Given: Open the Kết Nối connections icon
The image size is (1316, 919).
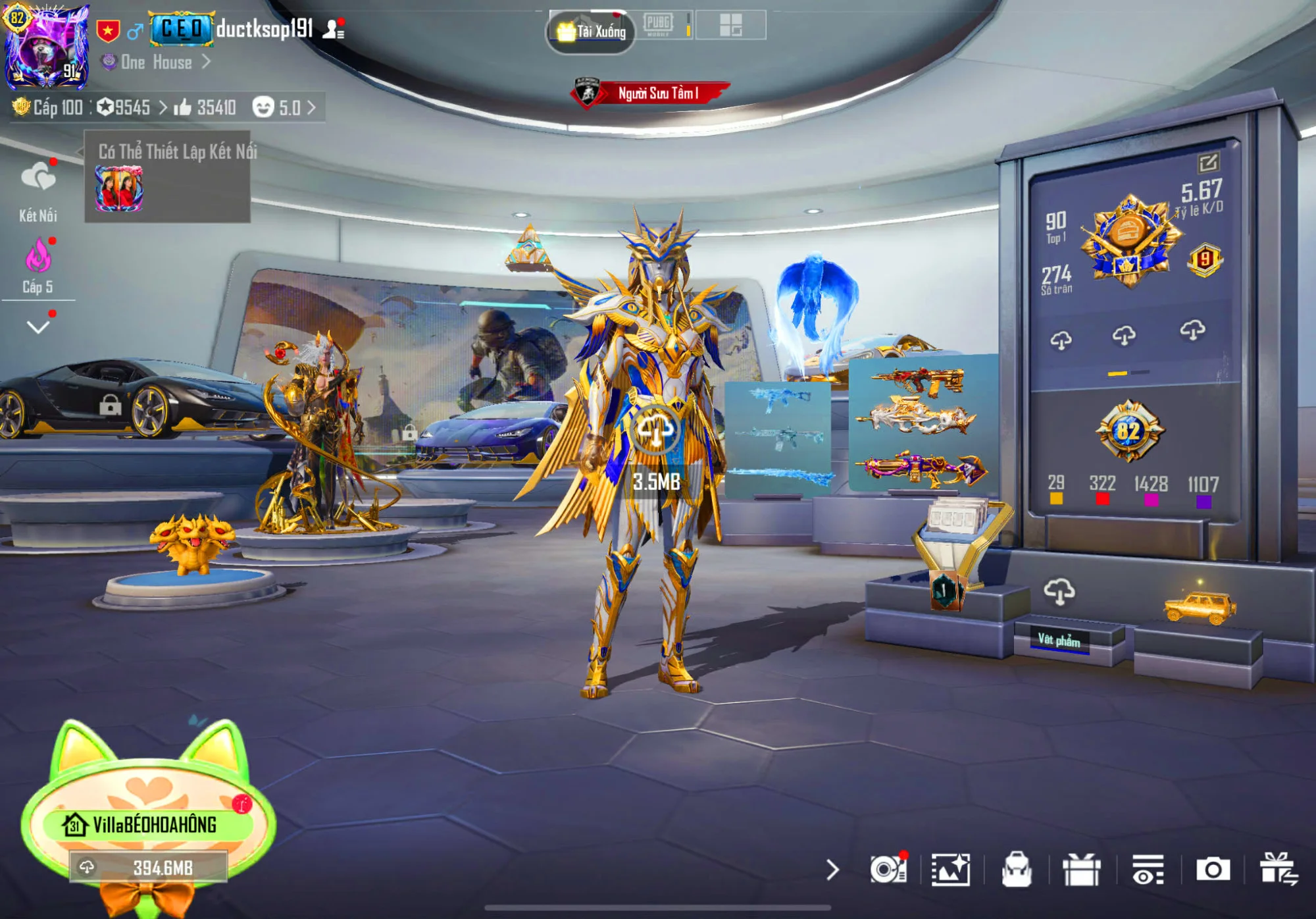Looking at the screenshot, I should (x=38, y=179).
